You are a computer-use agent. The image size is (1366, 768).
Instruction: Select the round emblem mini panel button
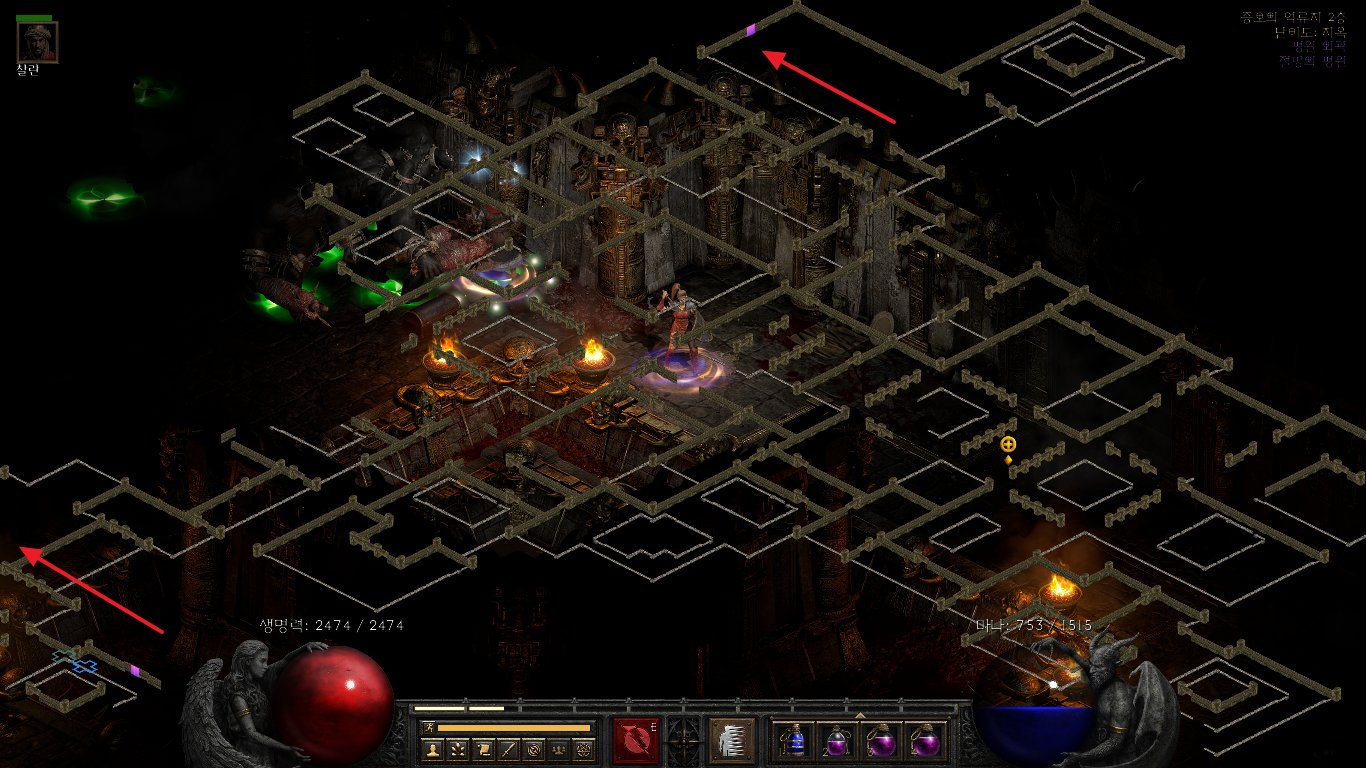coord(534,749)
